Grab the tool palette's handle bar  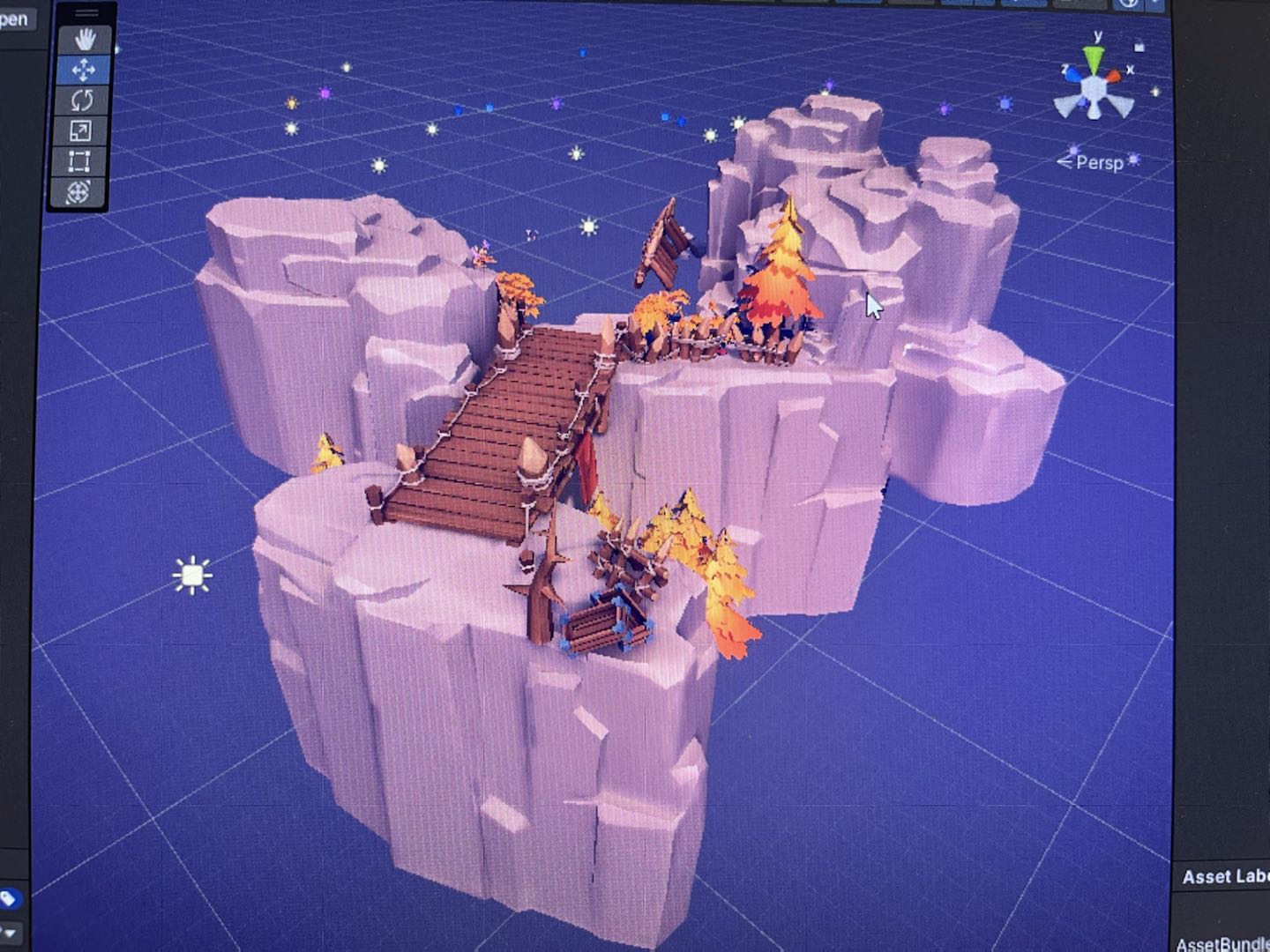[x=86, y=13]
